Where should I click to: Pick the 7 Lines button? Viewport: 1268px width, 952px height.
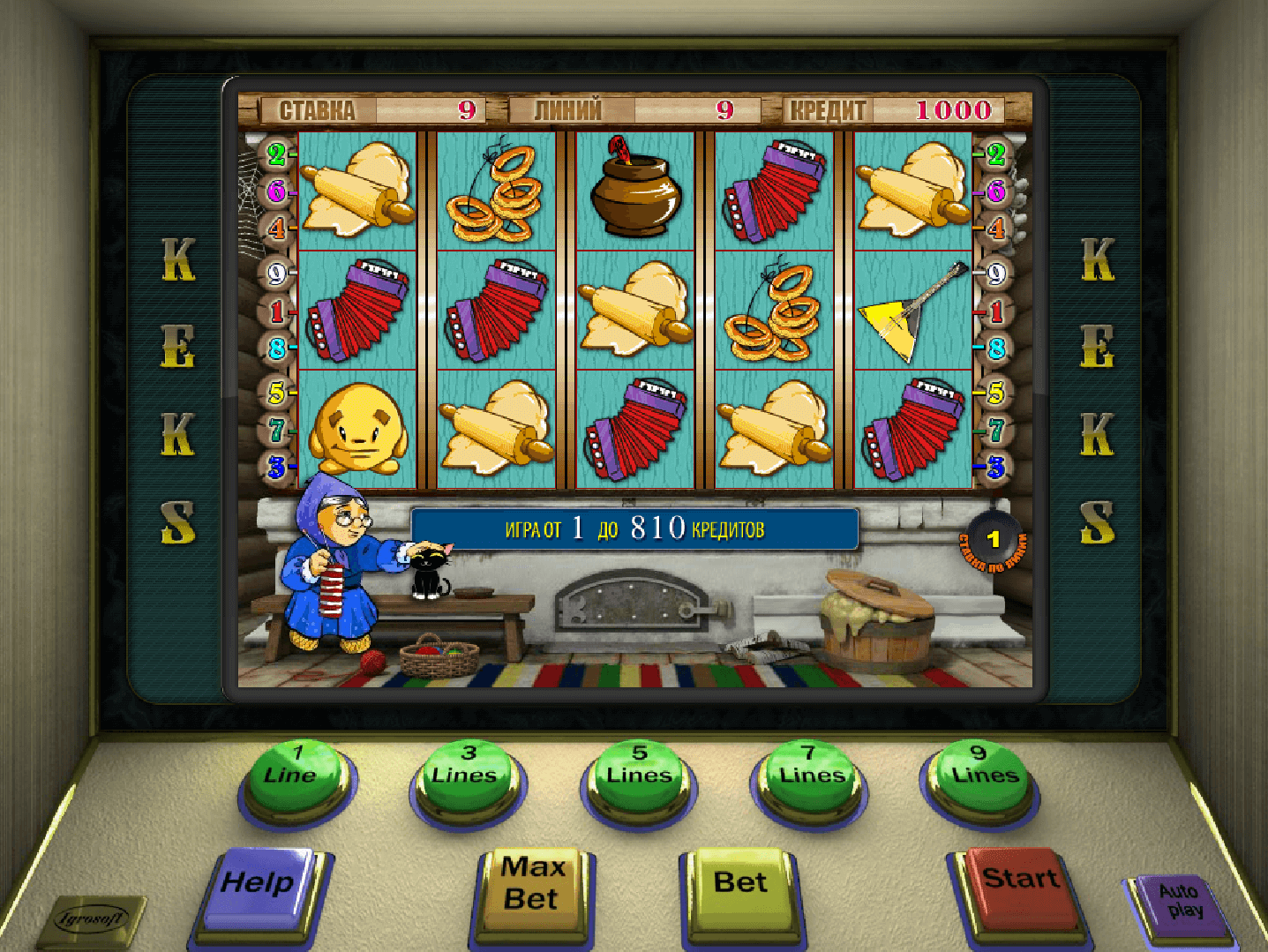tap(809, 776)
